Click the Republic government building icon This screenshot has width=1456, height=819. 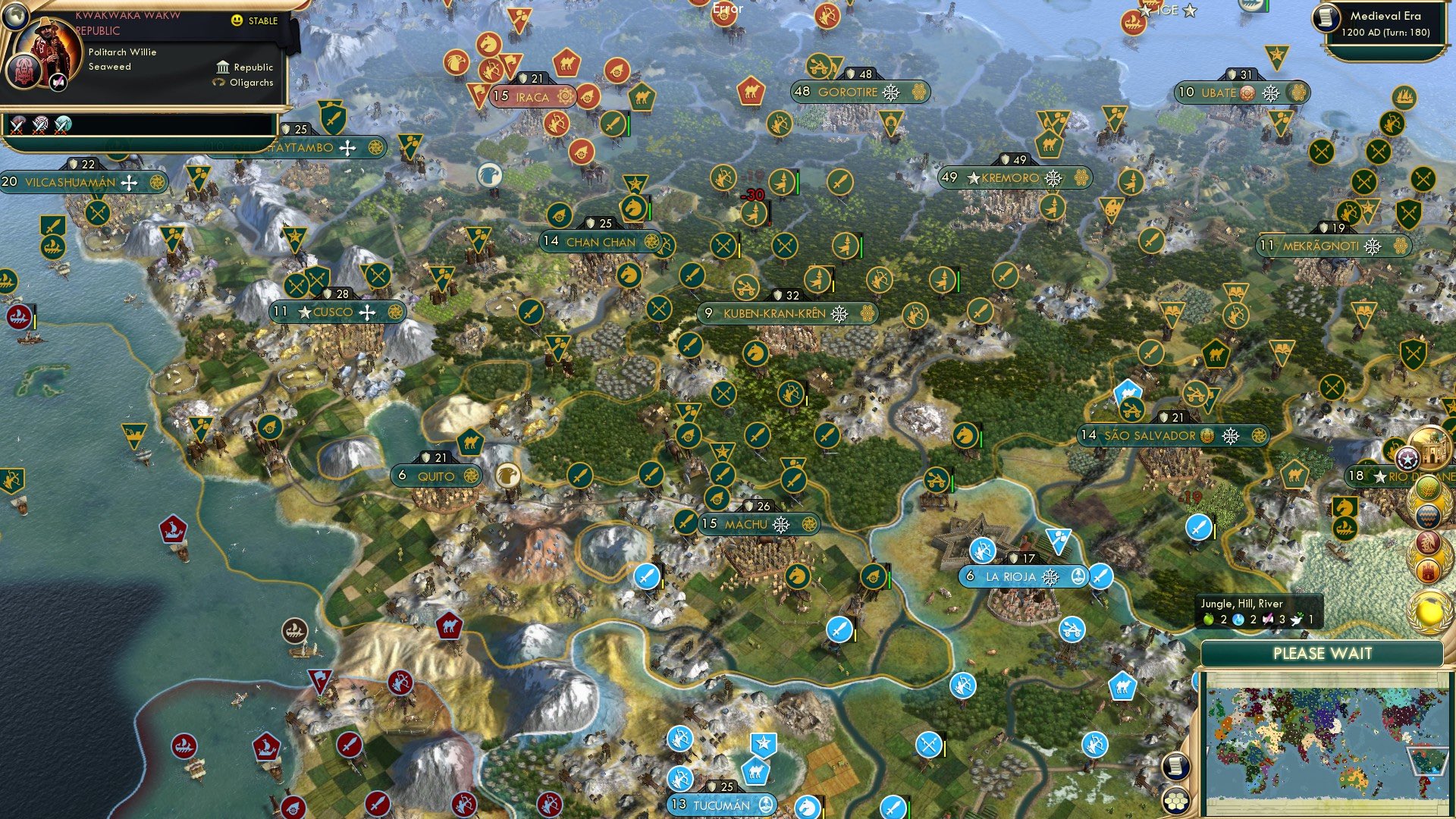[223, 68]
